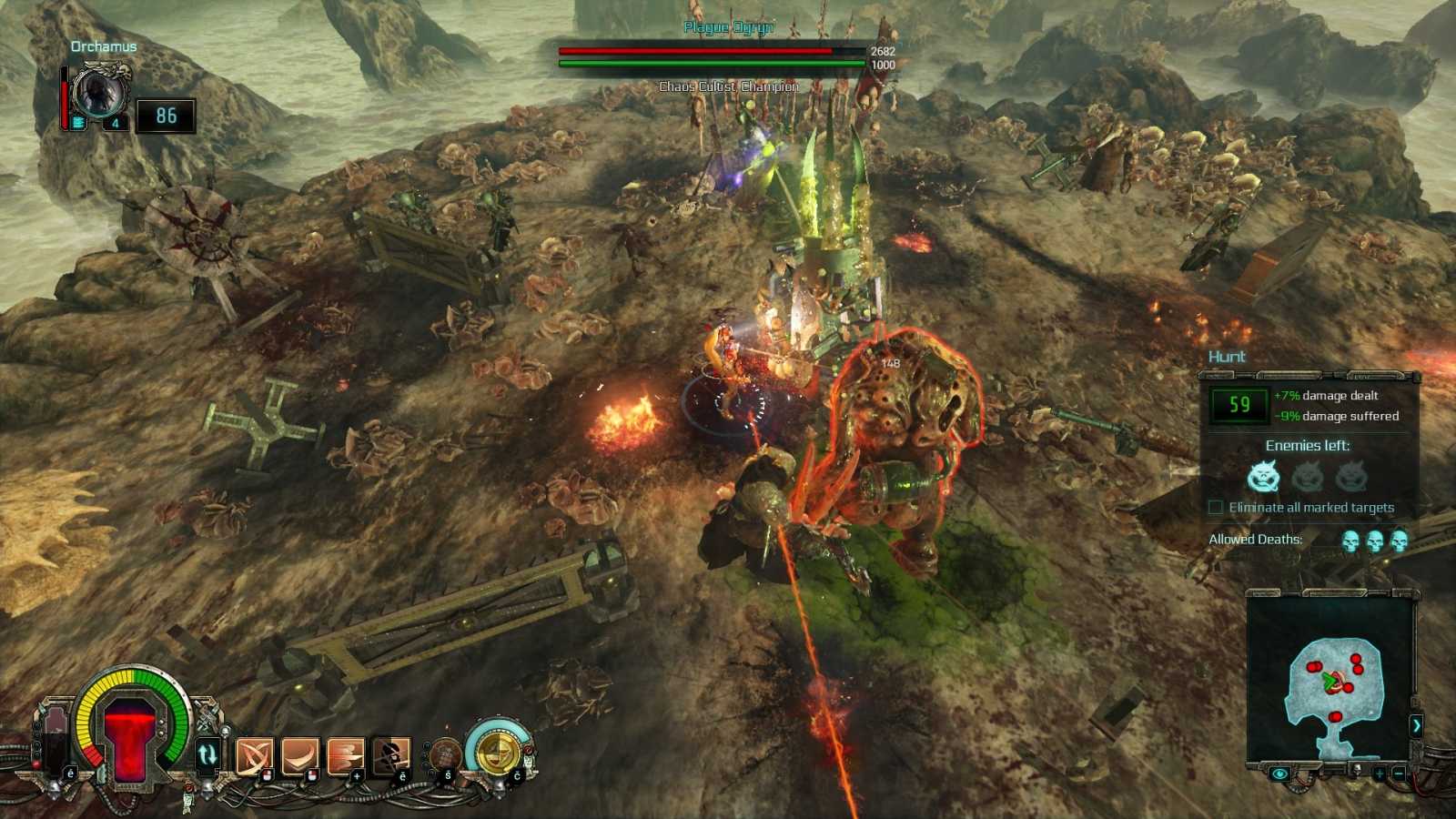Zoom out the minimap with minus

pyautogui.click(x=1399, y=773)
